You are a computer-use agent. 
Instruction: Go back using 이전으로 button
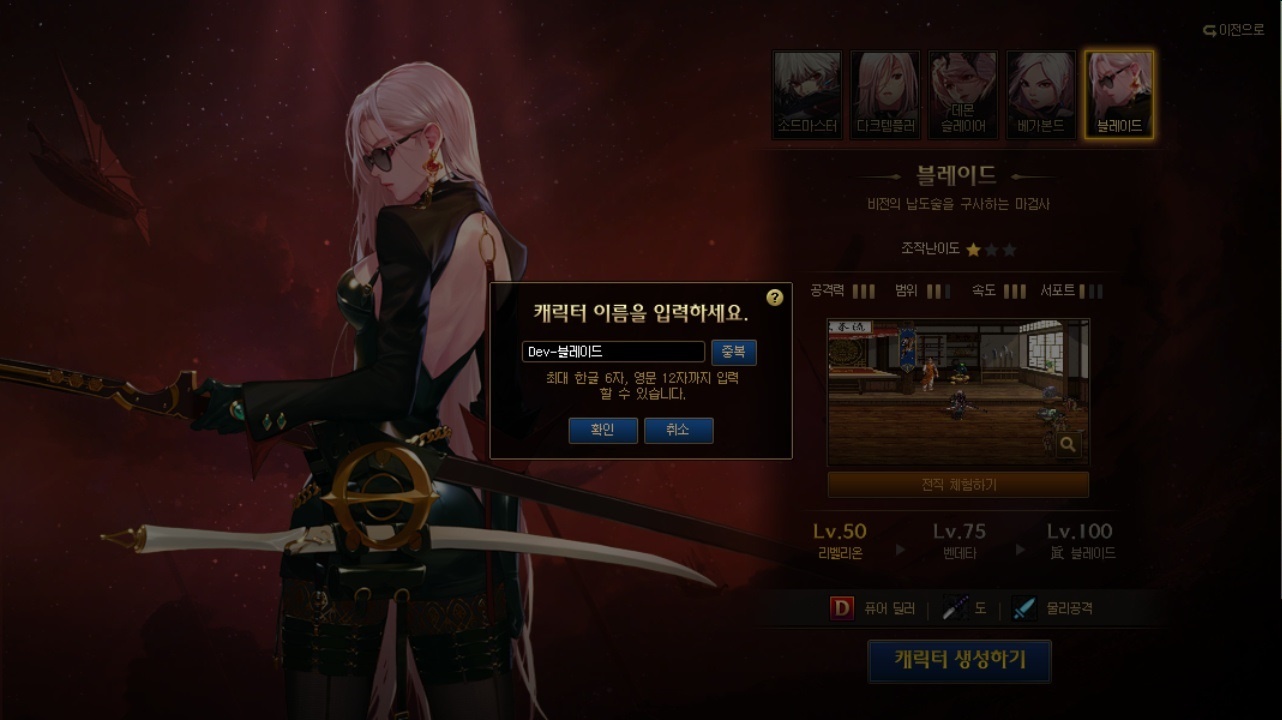[x=1233, y=30]
